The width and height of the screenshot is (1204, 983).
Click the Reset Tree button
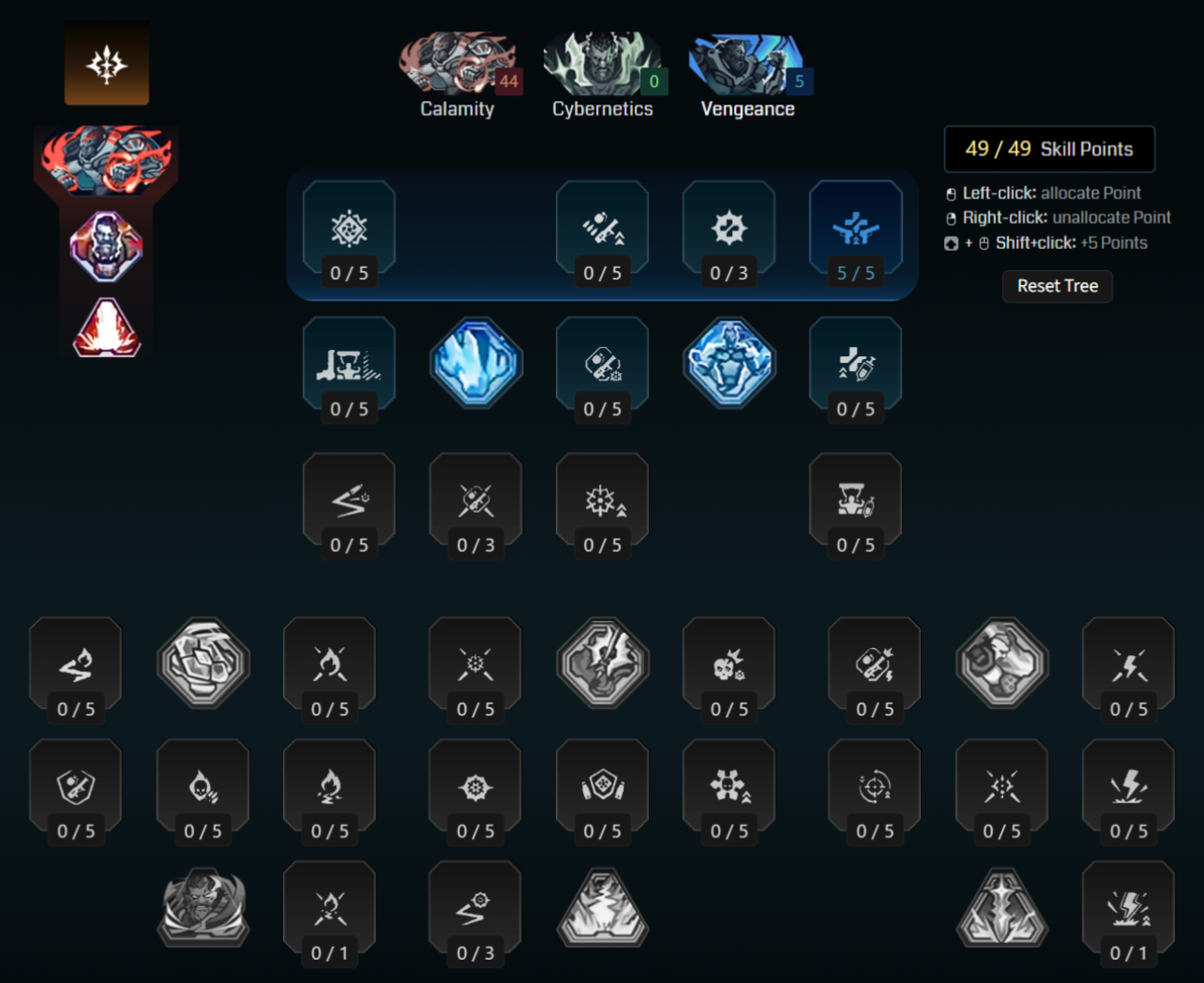point(1057,286)
